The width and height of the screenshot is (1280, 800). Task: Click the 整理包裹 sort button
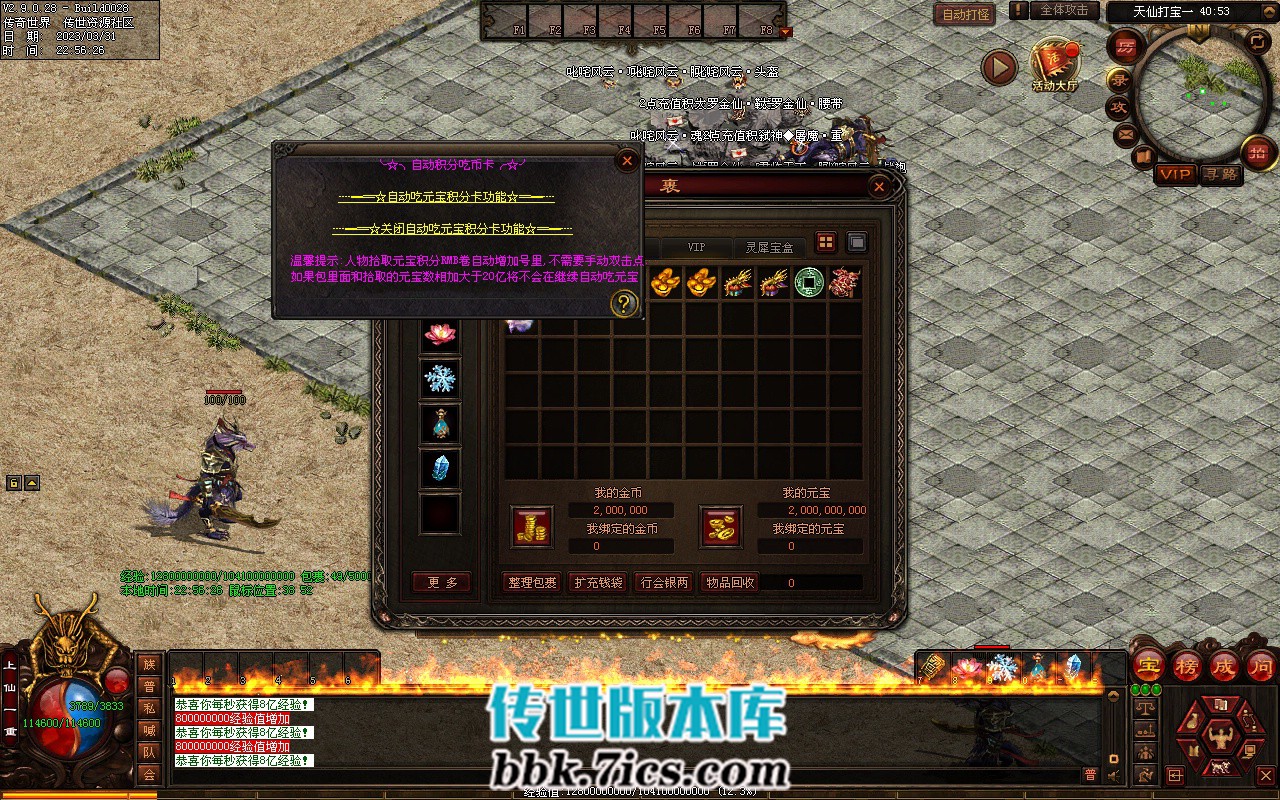click(x=532, y=582)
